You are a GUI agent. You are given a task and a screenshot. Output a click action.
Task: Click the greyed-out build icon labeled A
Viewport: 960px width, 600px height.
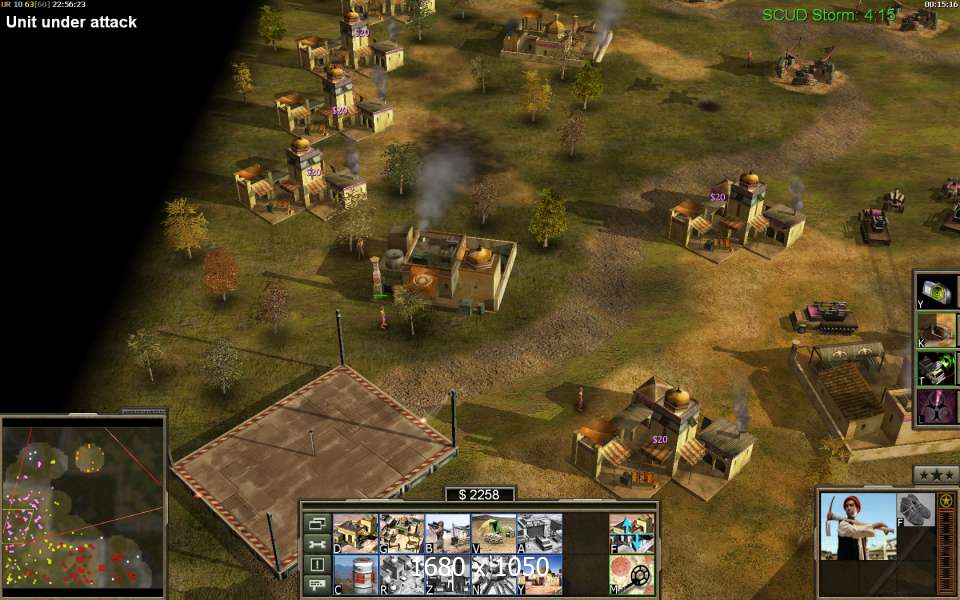coord(539,534)
